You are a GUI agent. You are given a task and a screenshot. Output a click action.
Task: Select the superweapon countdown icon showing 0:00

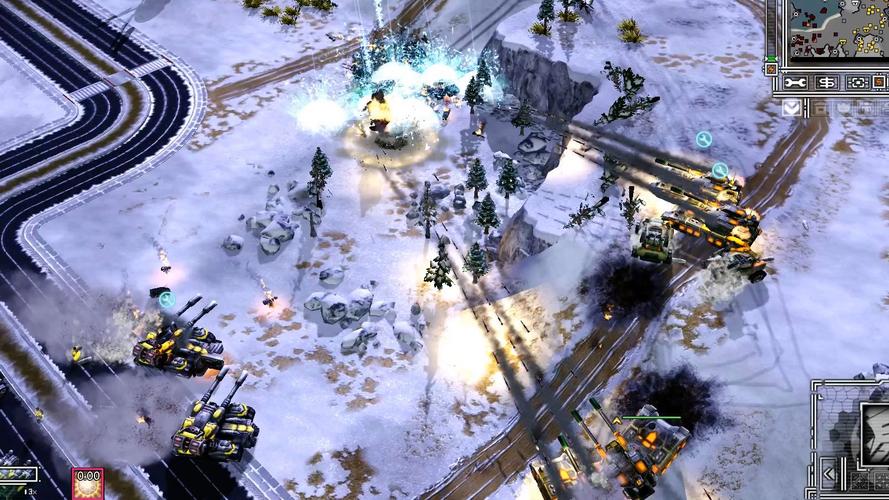pos(87,482)
